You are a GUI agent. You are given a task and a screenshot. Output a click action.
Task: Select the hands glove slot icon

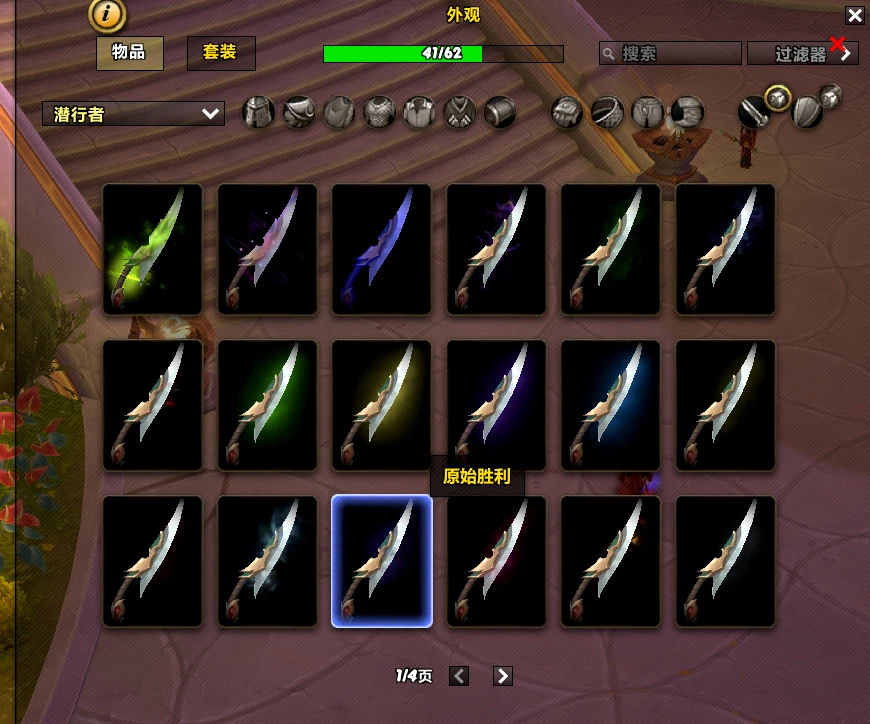pos(567,113)
